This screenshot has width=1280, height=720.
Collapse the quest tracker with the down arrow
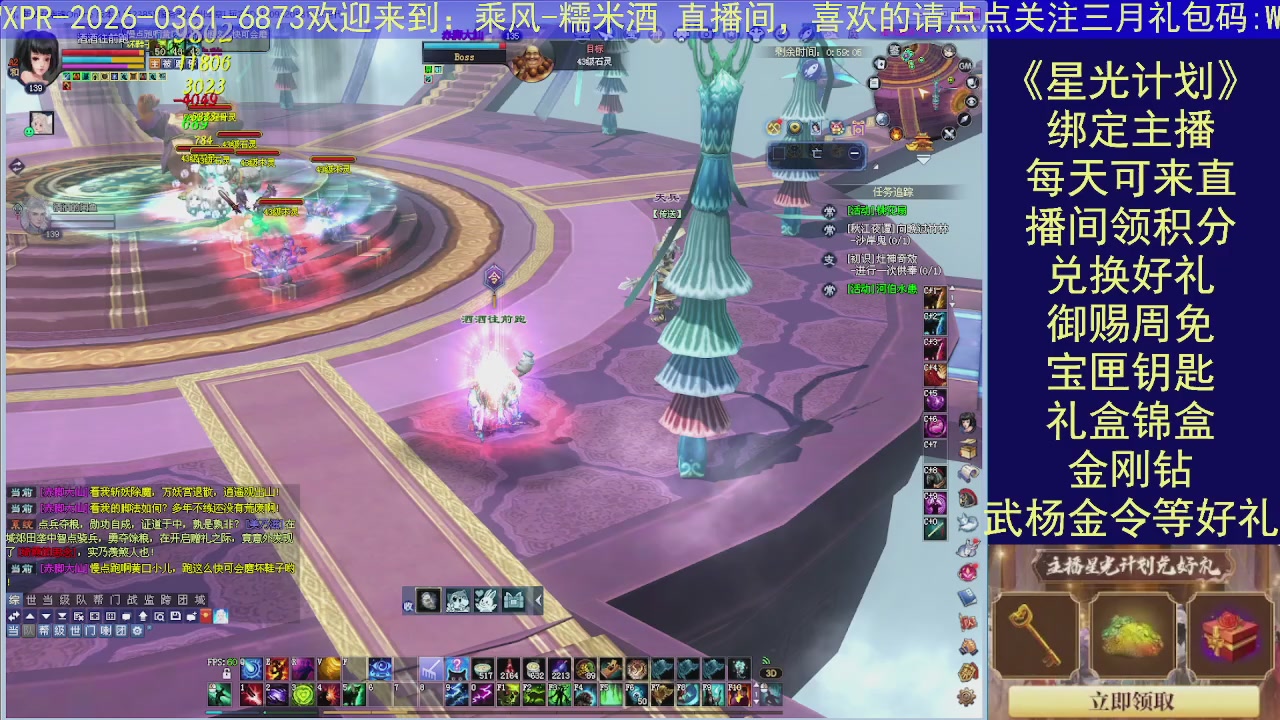click(x=924, y=158)
